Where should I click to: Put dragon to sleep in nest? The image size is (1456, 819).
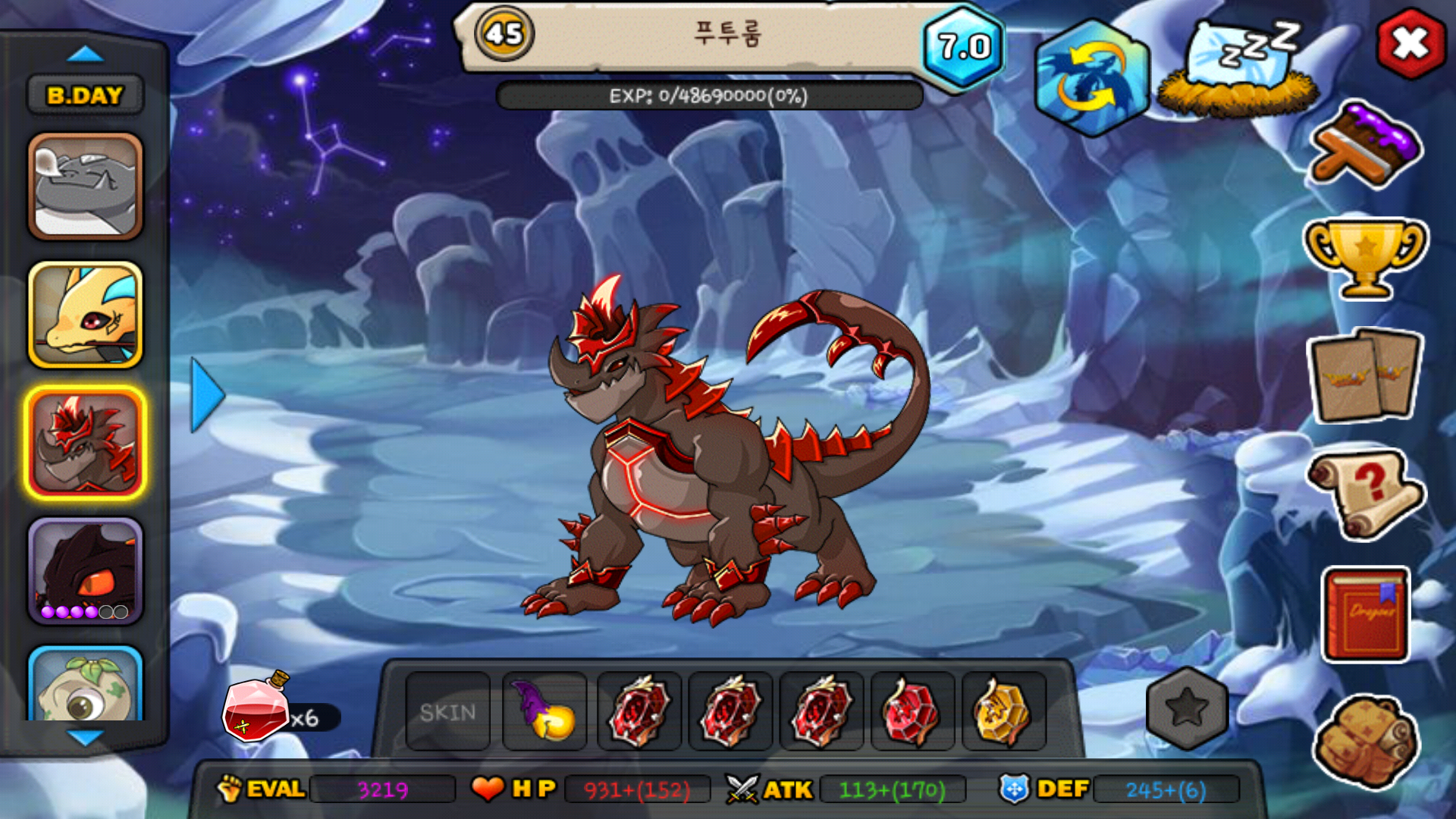1238,70
